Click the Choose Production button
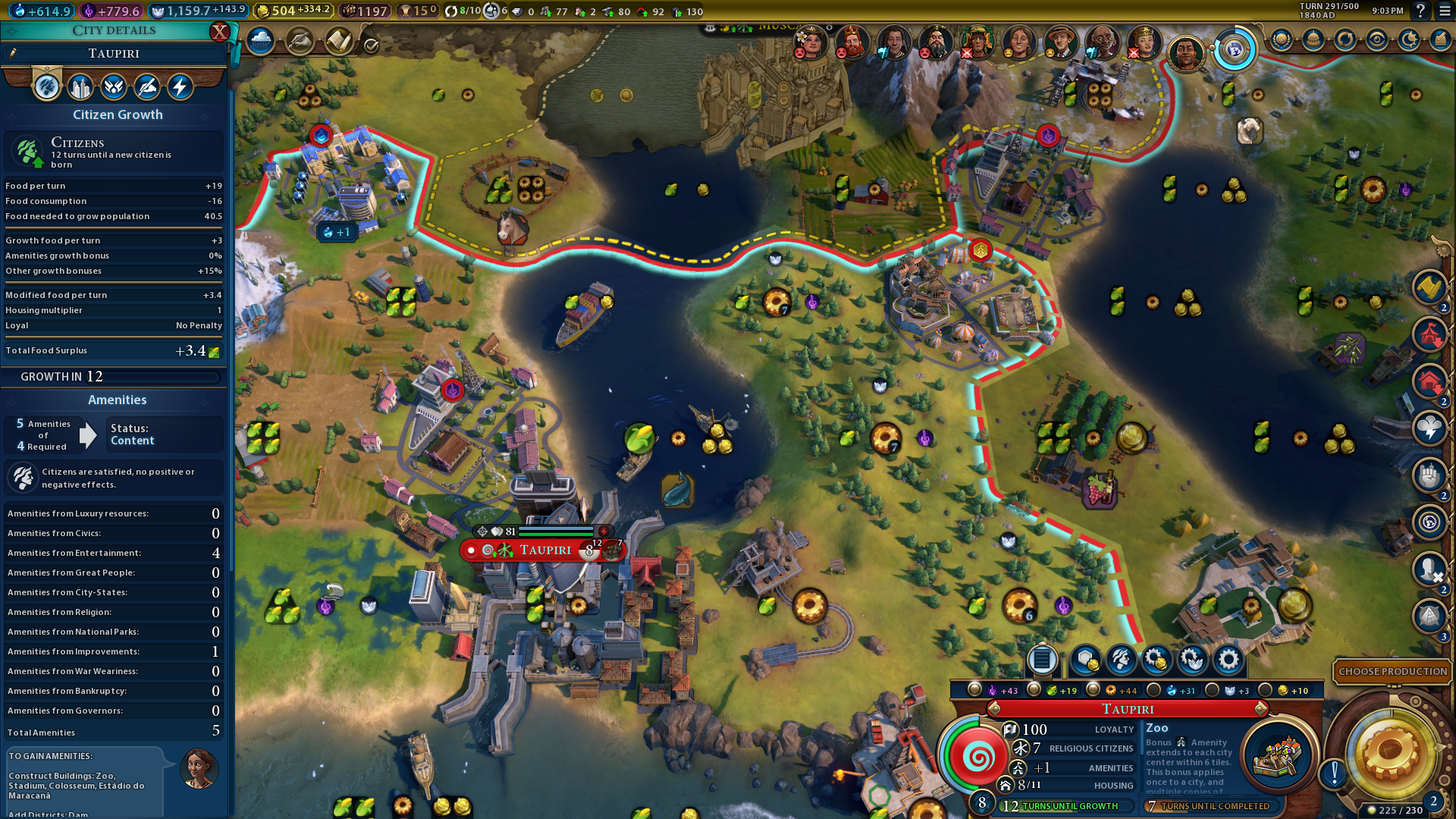 (1392, 671)
